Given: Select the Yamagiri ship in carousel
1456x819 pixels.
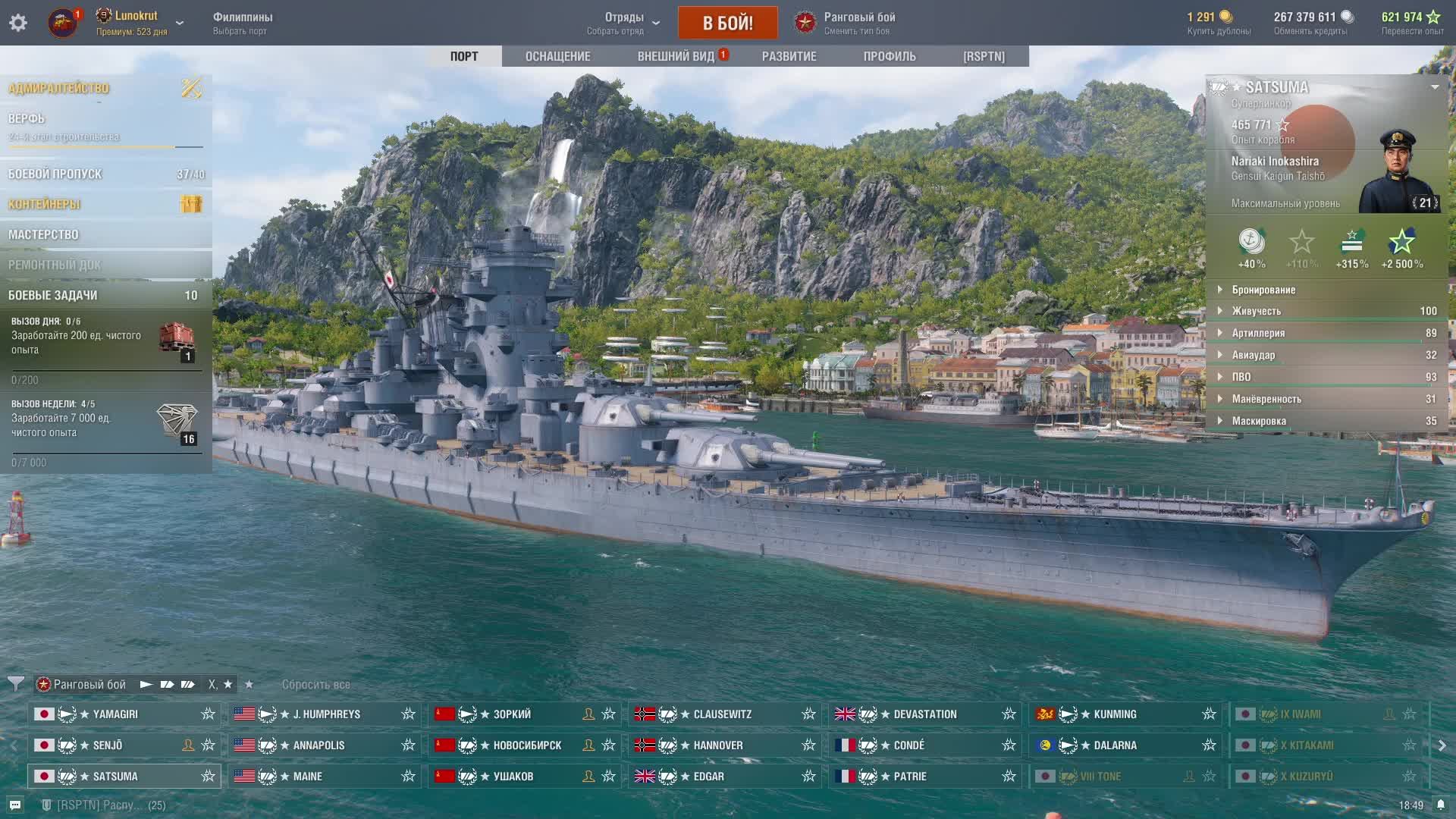Looking at the screenshot, I should click(x=115, y=714).
